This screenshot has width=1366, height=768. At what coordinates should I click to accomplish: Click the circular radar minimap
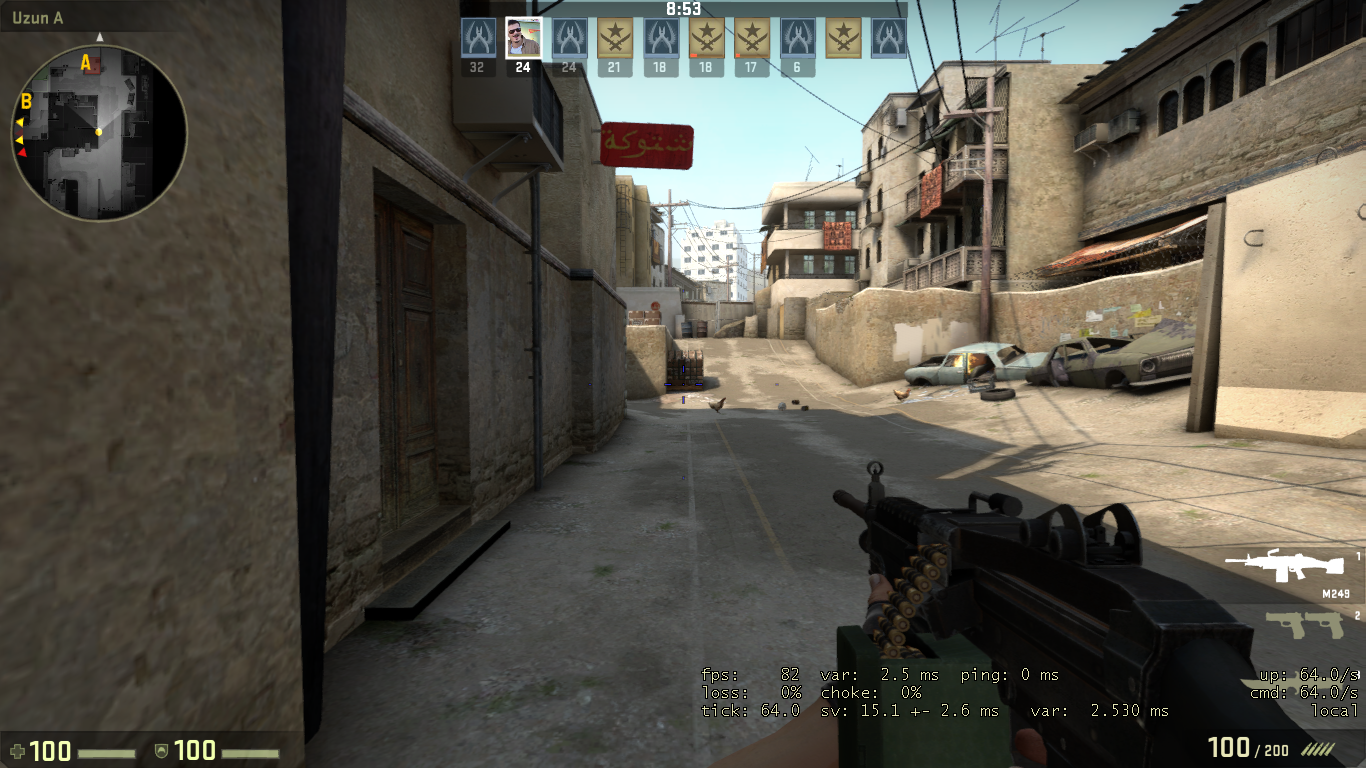[100, 132]
